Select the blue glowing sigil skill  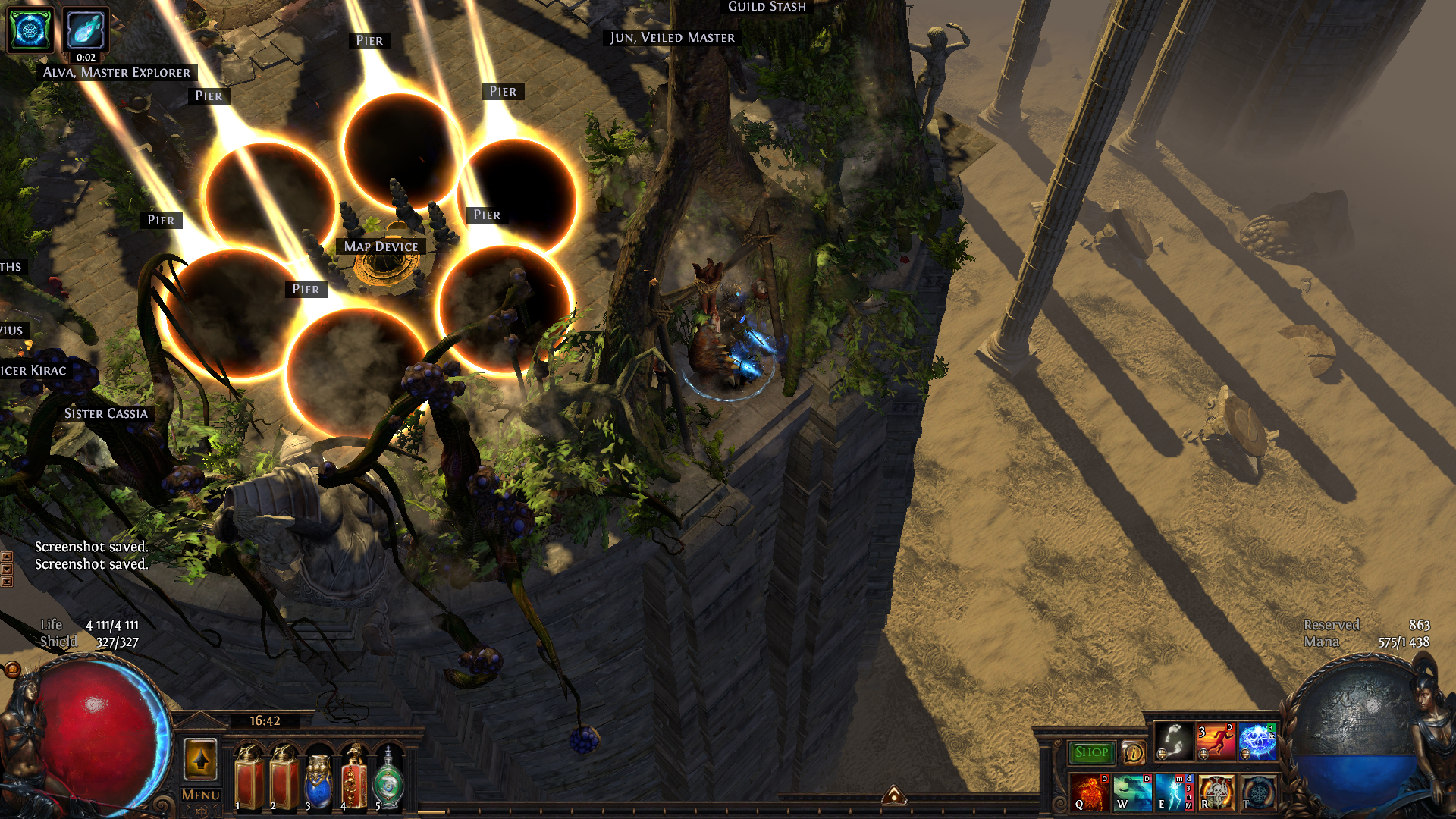[1257, 741]
